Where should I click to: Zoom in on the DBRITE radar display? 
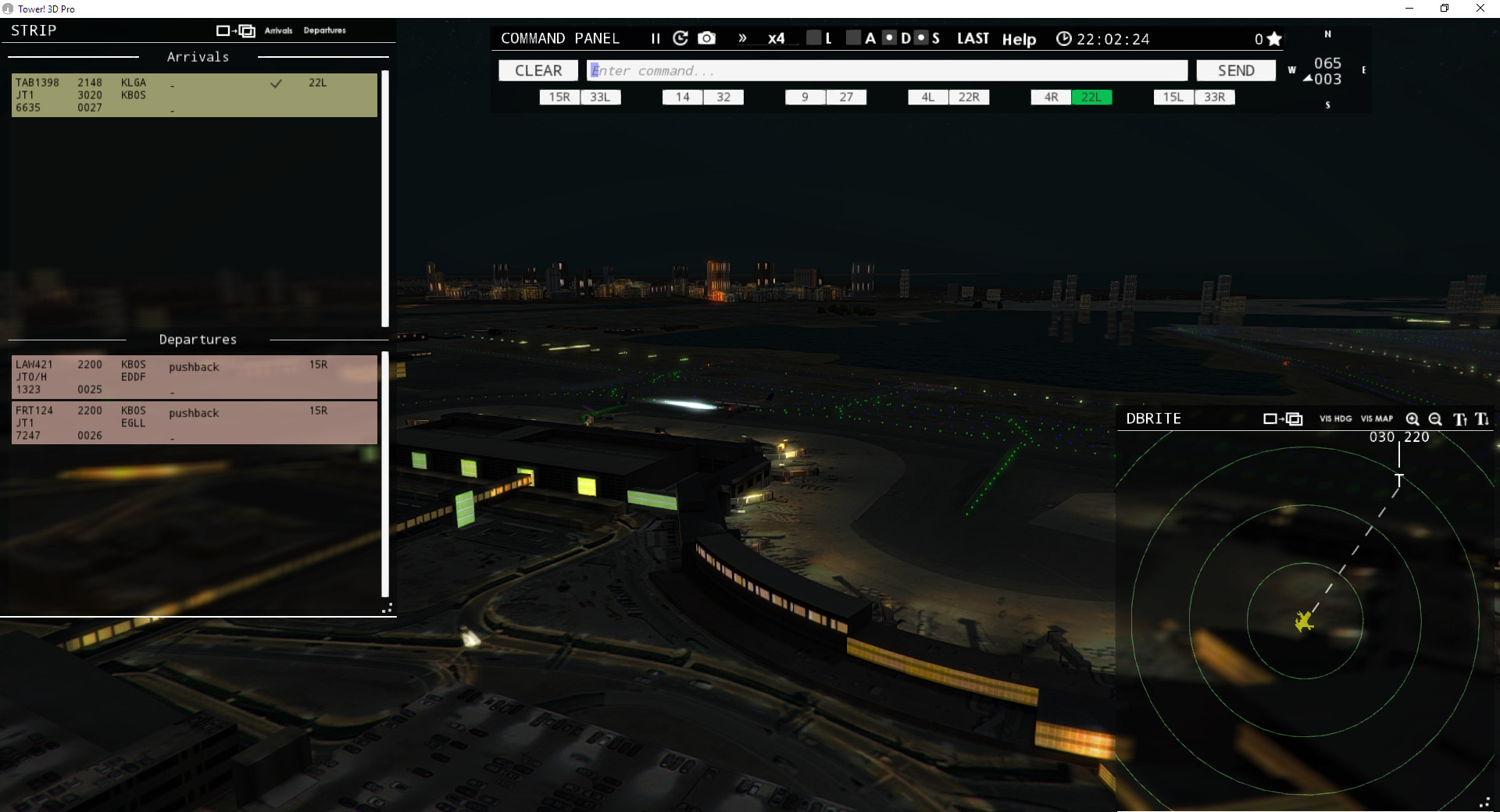point(1412,419)
